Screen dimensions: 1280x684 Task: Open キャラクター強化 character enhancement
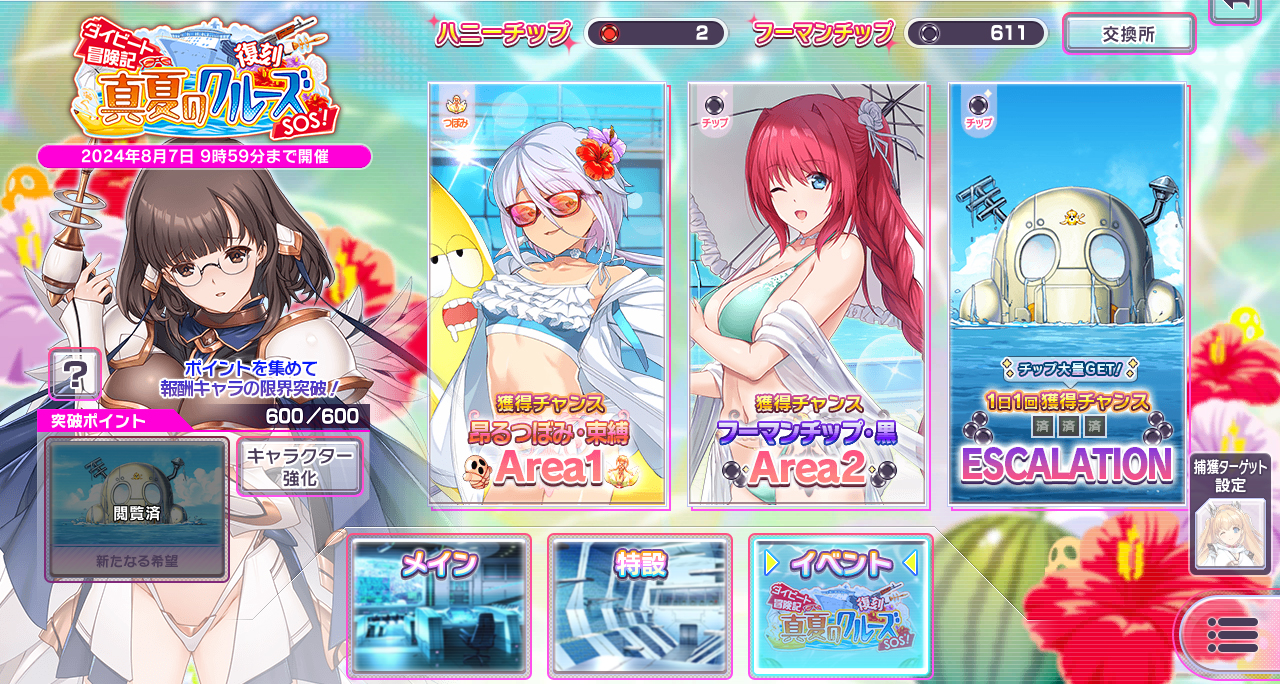297,467
